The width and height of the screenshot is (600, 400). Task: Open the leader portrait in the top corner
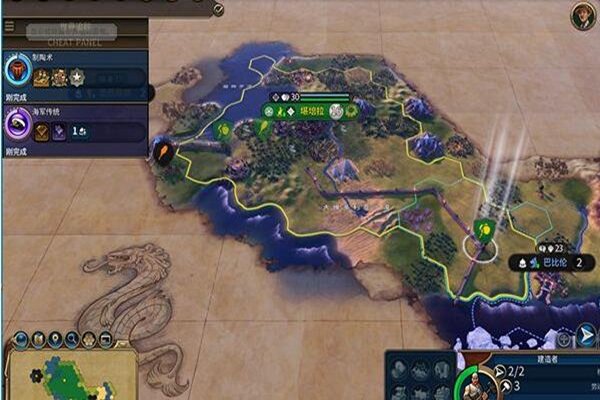pyautogui.click(x=583, y=14)
